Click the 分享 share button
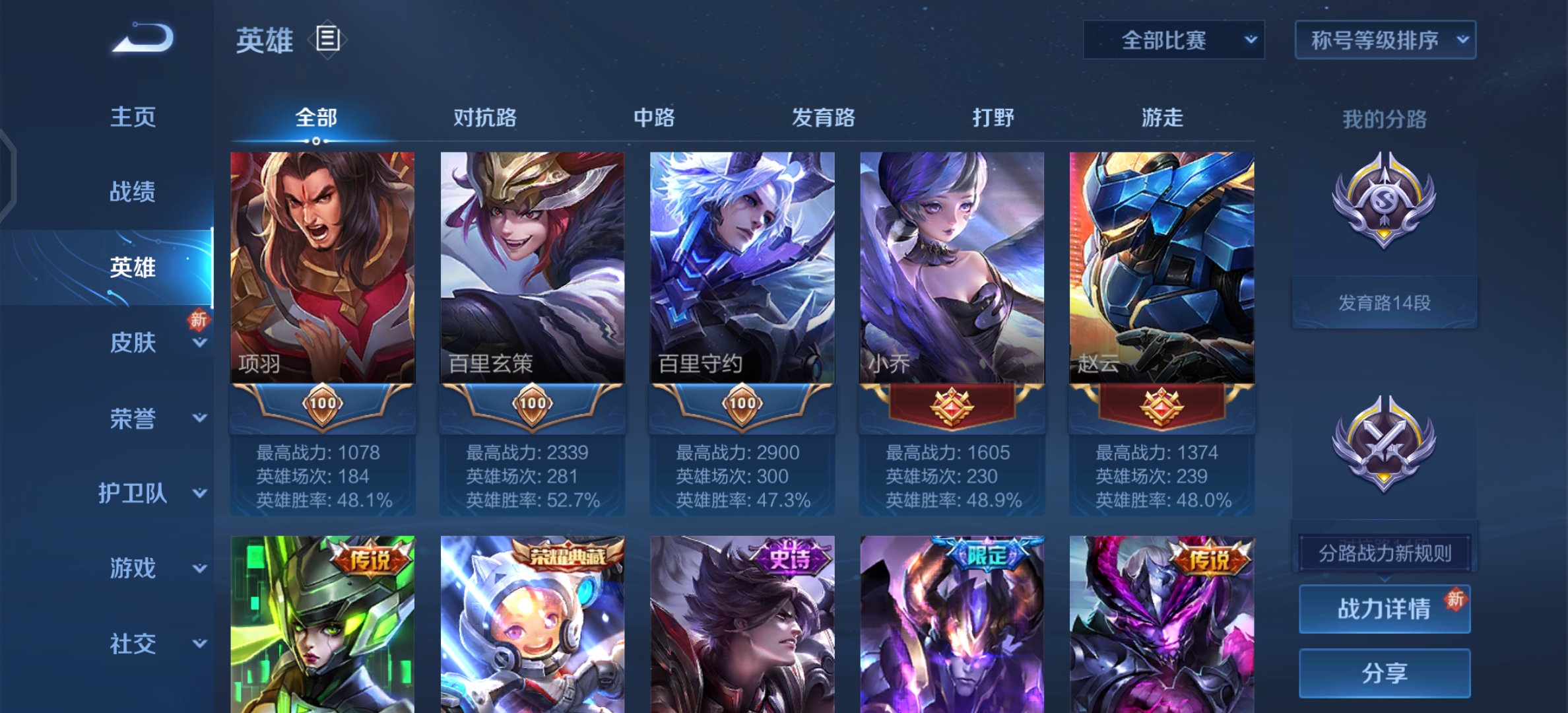Viewport: 1568px width, 713px height. click(x=1384, y=671)
